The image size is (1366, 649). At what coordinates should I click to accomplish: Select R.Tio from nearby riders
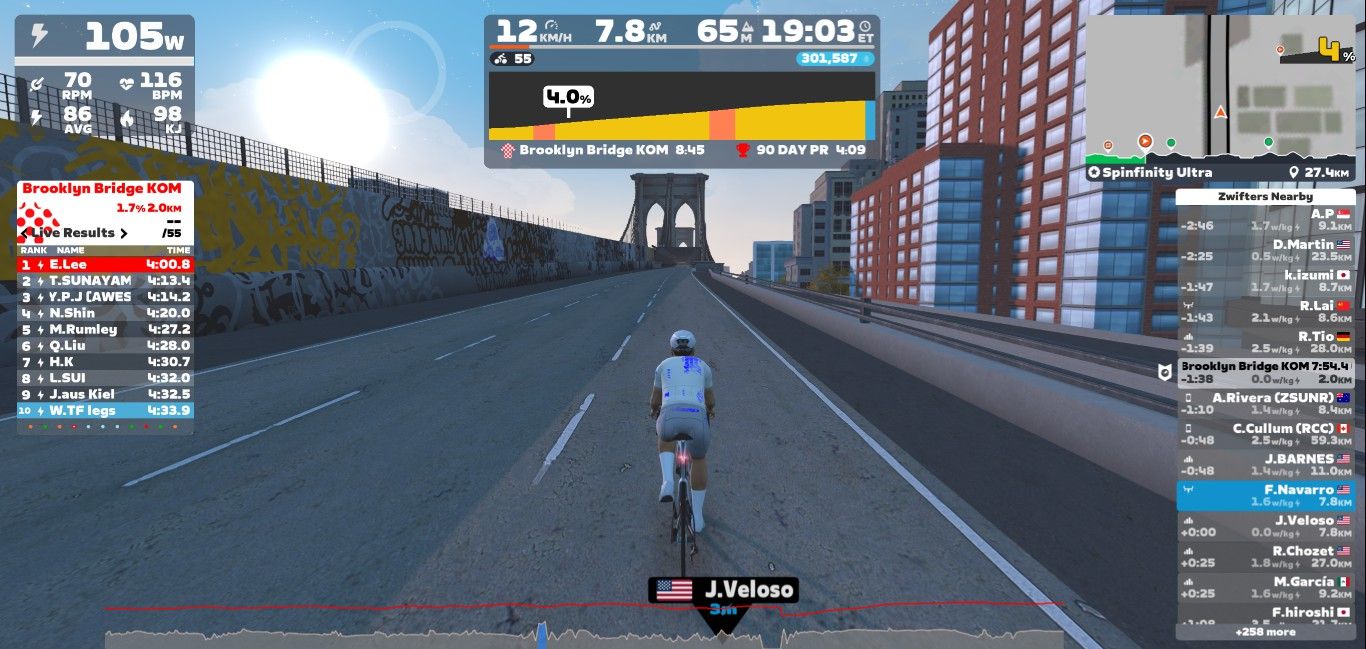coord(1266,342)
